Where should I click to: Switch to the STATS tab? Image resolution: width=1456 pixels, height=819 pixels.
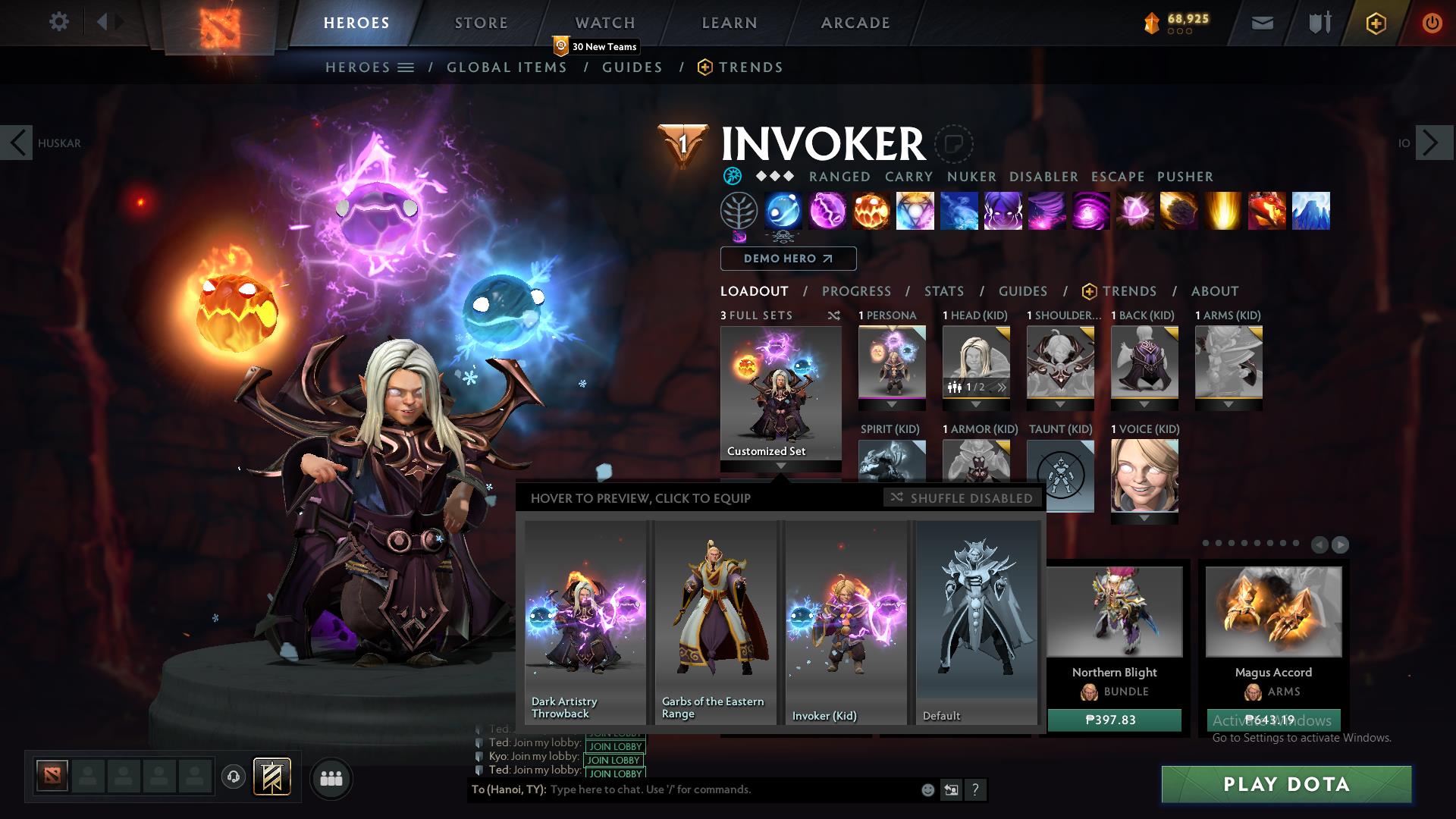(943, 290)
